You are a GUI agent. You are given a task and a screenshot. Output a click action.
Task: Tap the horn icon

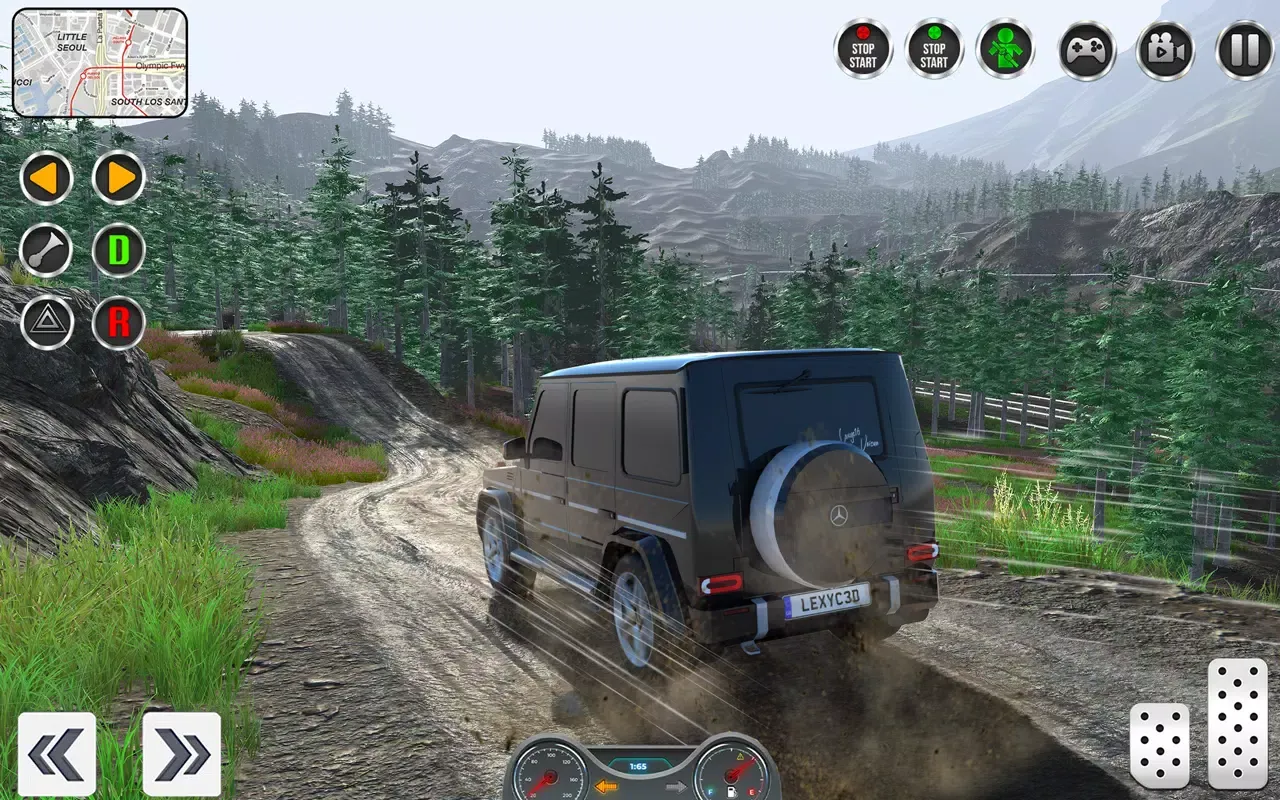[x=47, y=250]
